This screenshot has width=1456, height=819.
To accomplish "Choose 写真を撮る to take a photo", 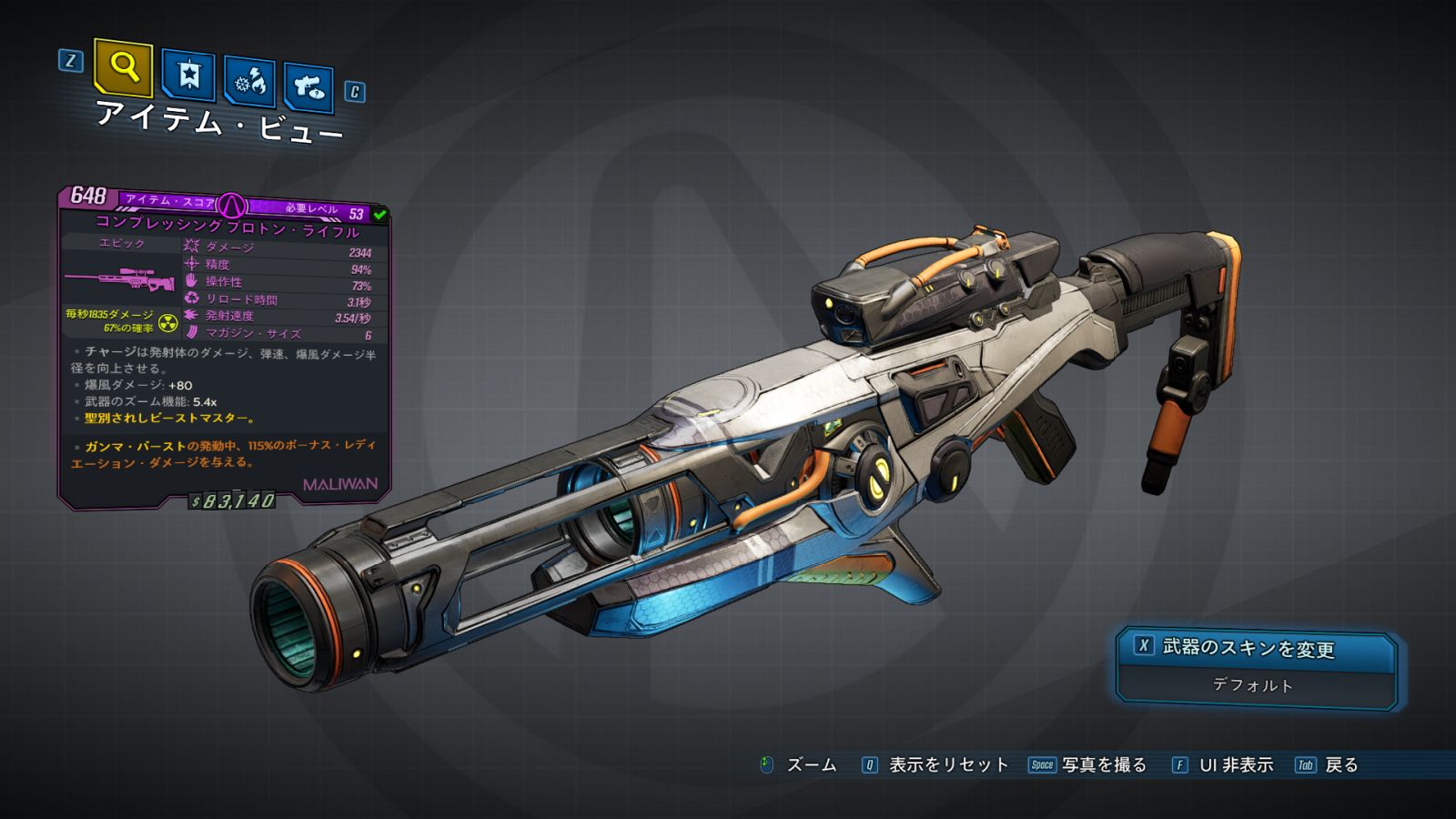I will coord(1088,765).
